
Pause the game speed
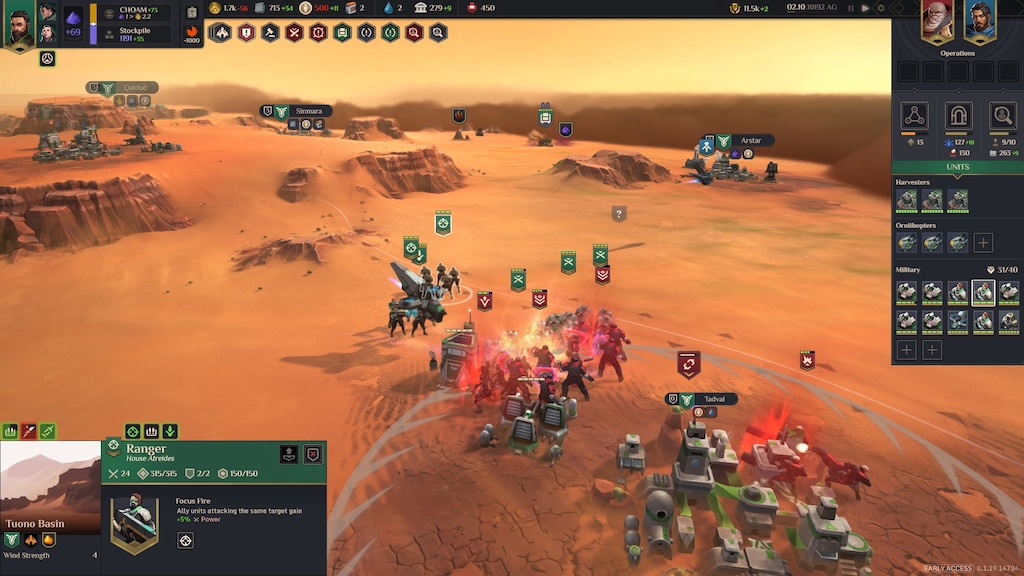(x=850, y=8)
